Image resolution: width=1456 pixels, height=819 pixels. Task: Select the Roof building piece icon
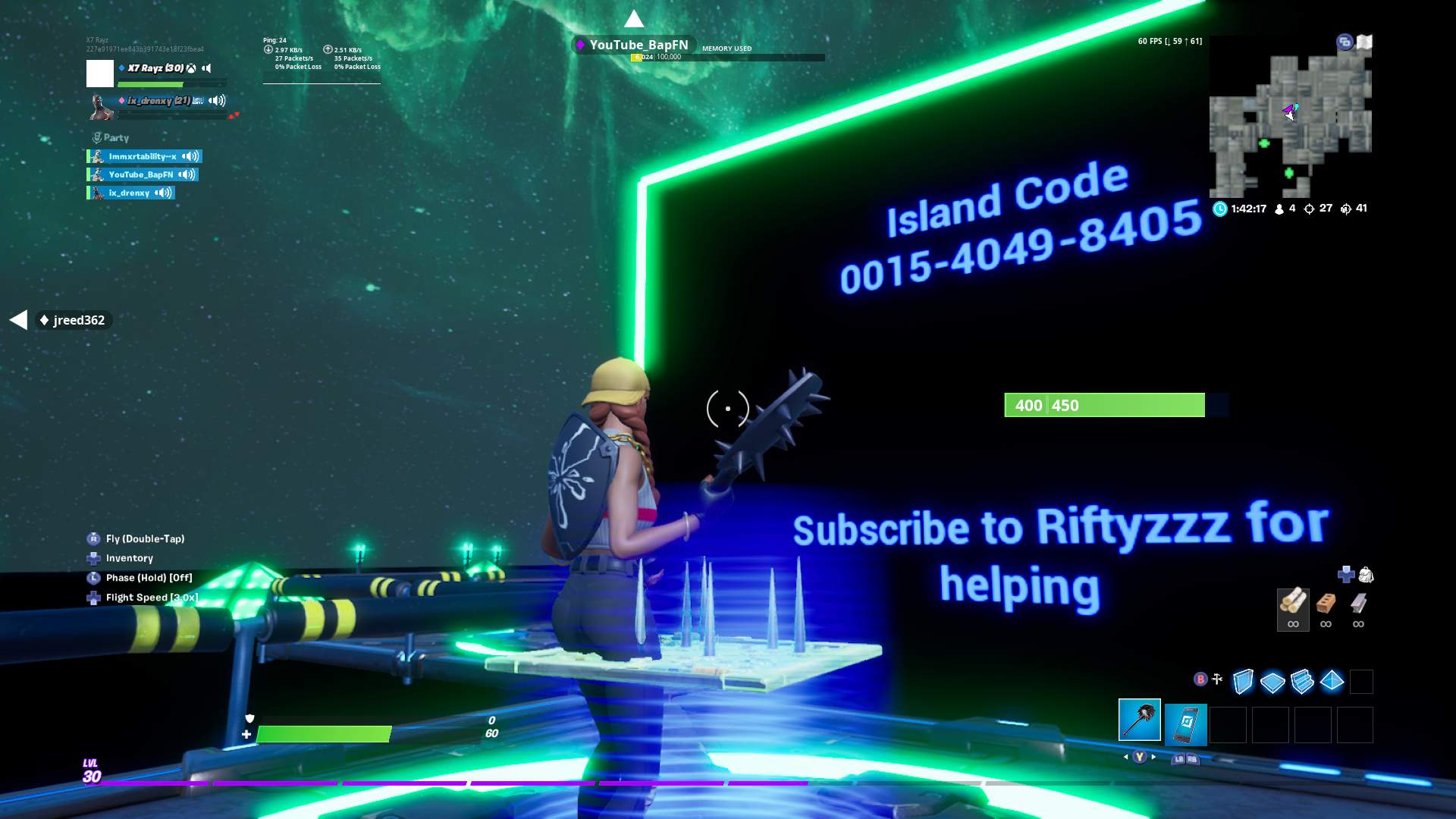coord(1332,681)
